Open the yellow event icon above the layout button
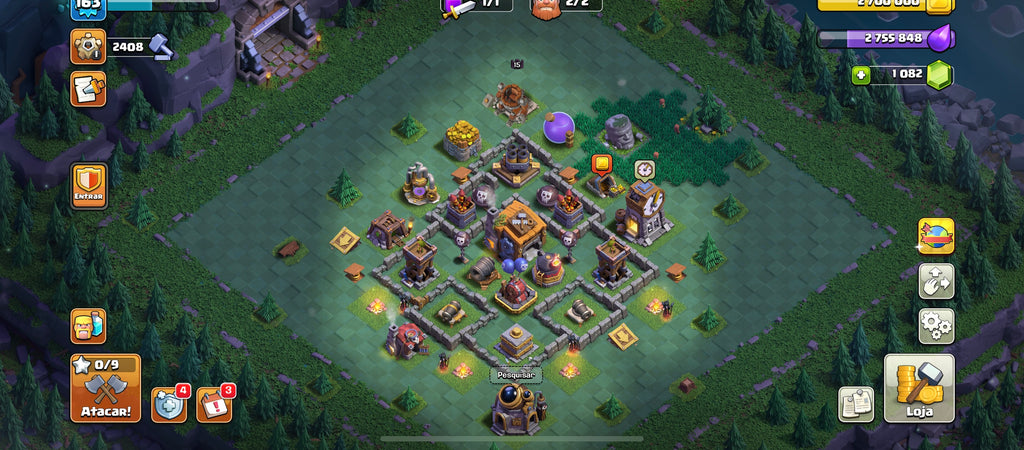 pos(936,236)
